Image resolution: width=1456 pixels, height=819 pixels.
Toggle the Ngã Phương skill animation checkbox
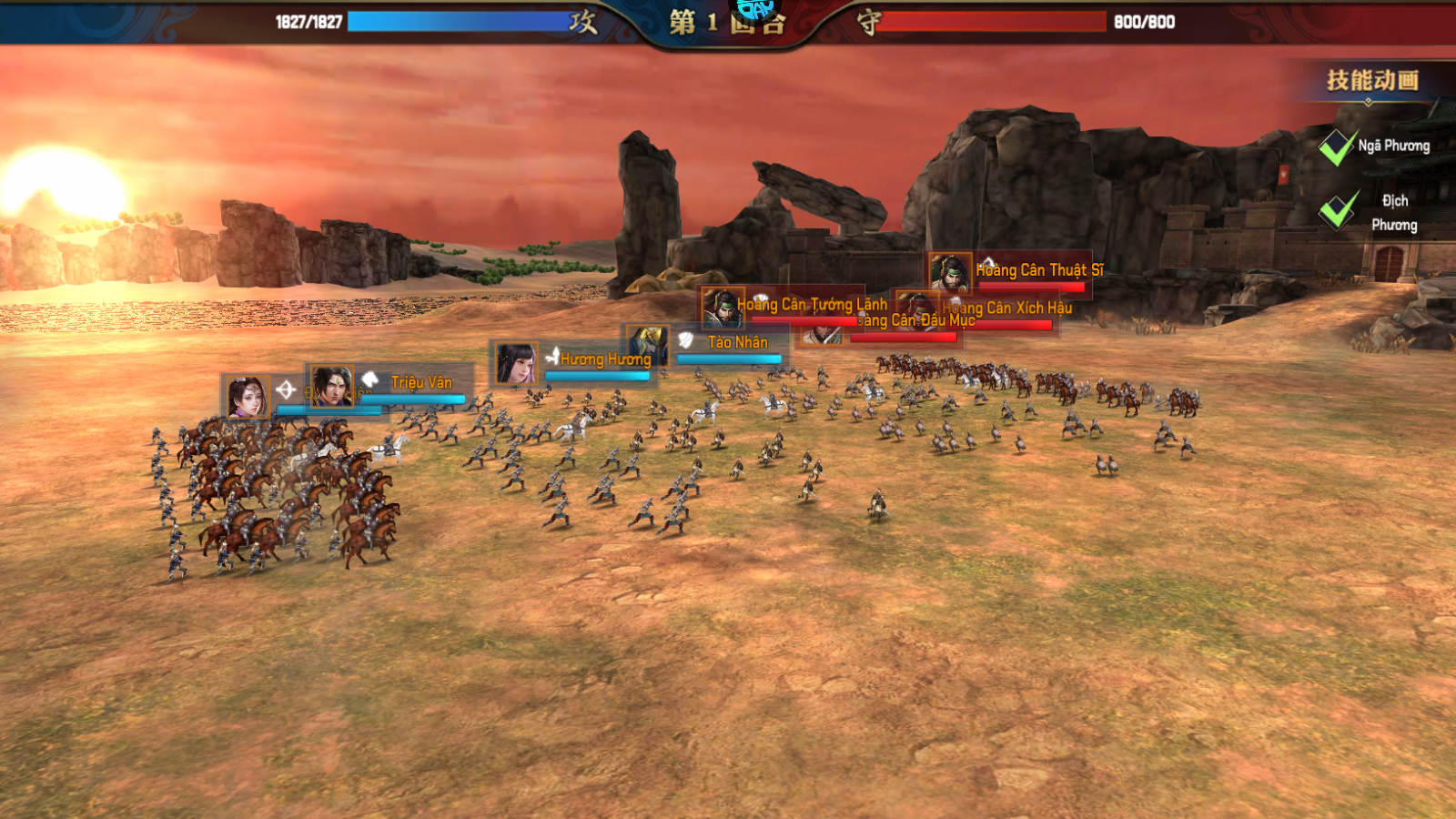pos(1338,147)
